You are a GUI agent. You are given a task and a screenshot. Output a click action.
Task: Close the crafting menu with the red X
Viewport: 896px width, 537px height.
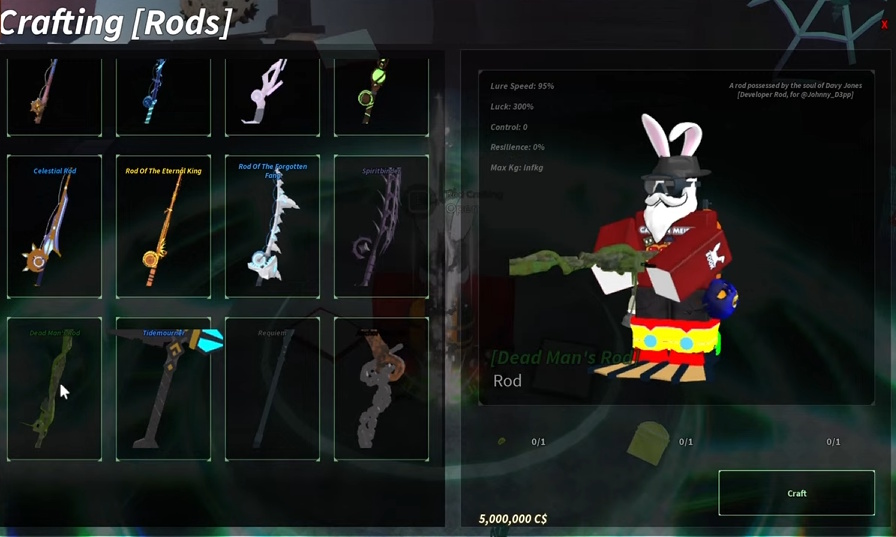[x=884, y=24]
